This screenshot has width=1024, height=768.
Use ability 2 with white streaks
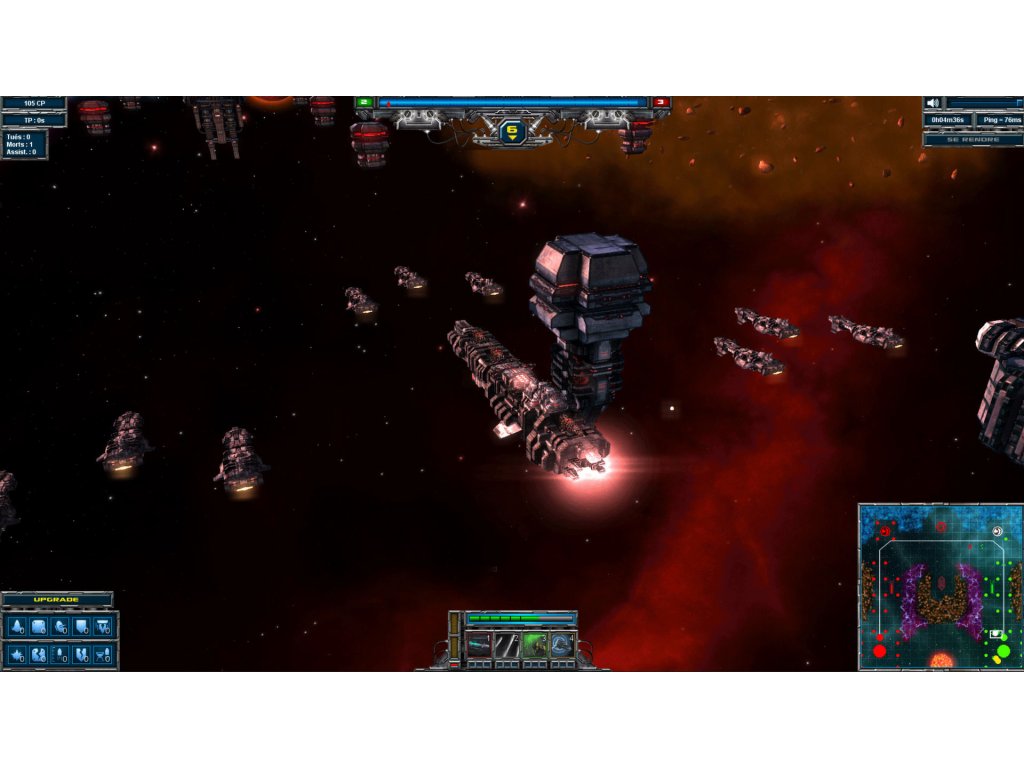pyautogui.click(x=507, y=645)
